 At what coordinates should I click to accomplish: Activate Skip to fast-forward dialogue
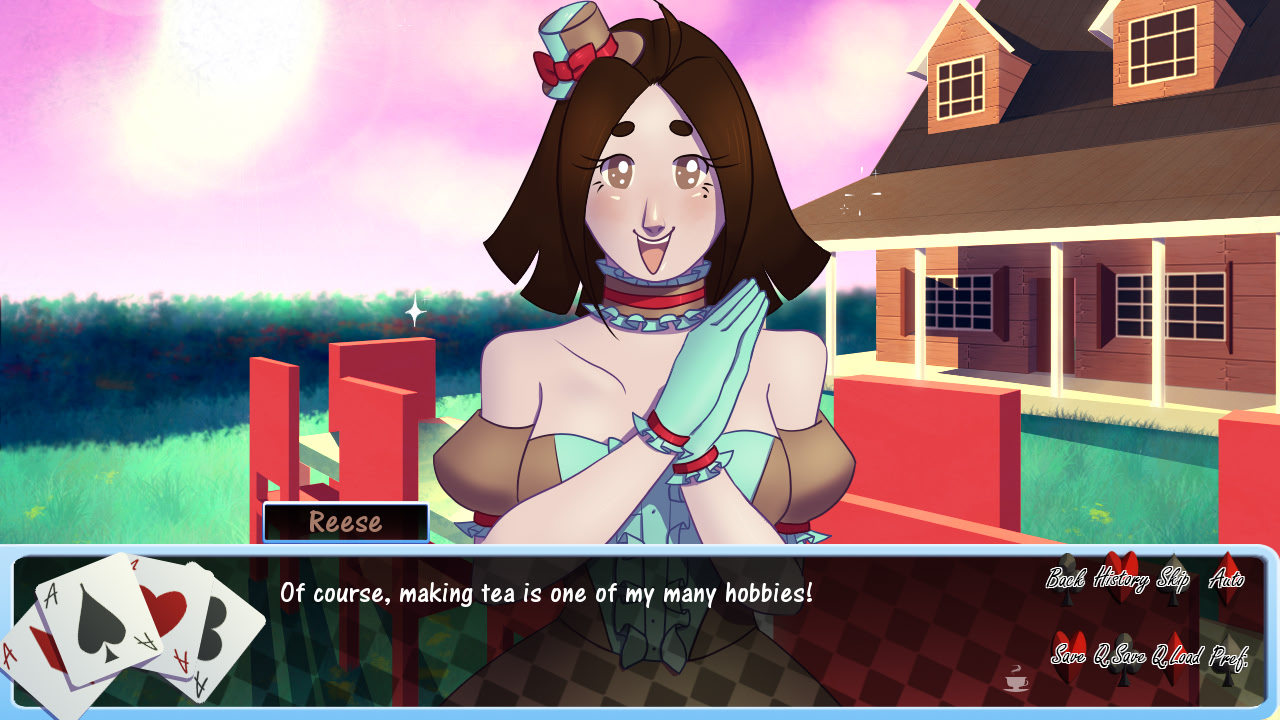[x=1172, y=578]
